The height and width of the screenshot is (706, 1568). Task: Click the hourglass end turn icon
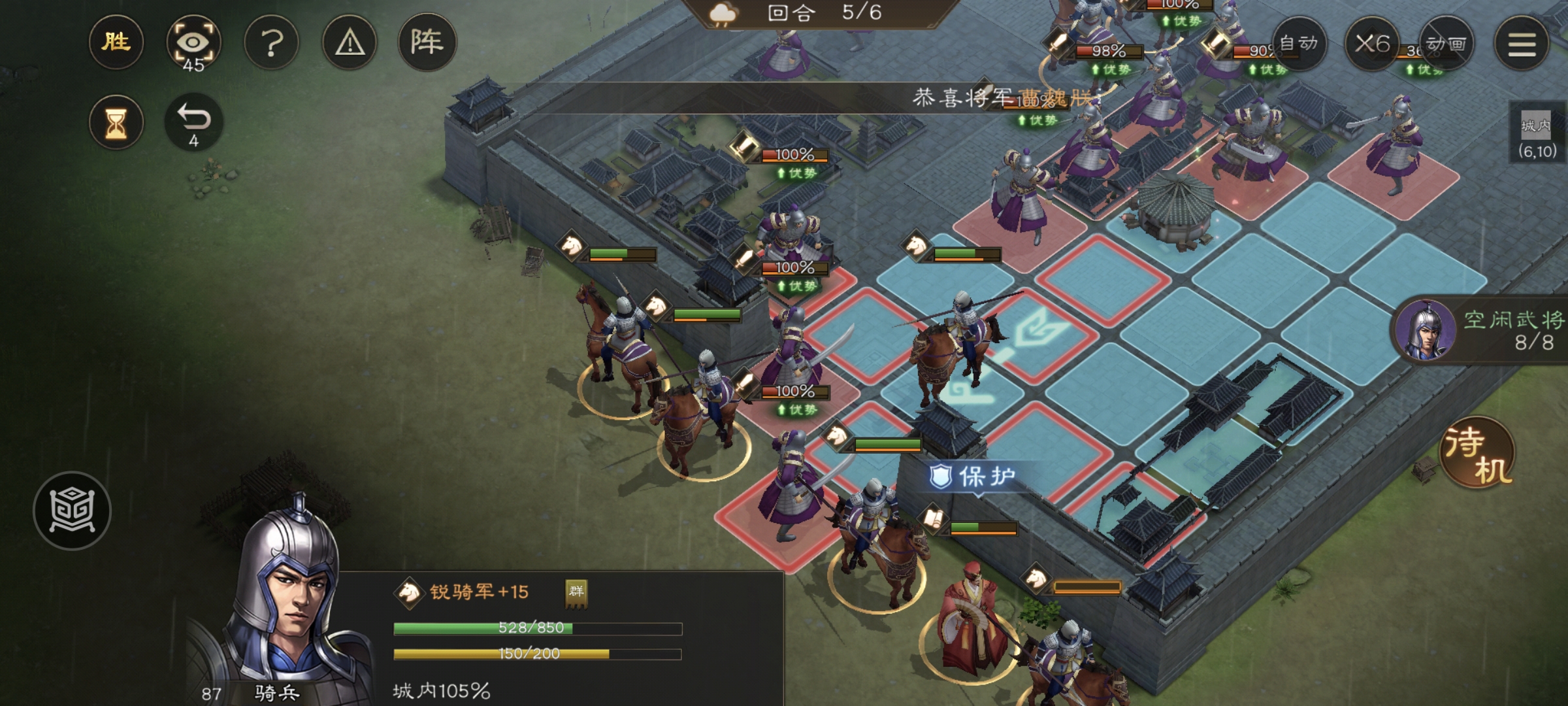[116, 122]
